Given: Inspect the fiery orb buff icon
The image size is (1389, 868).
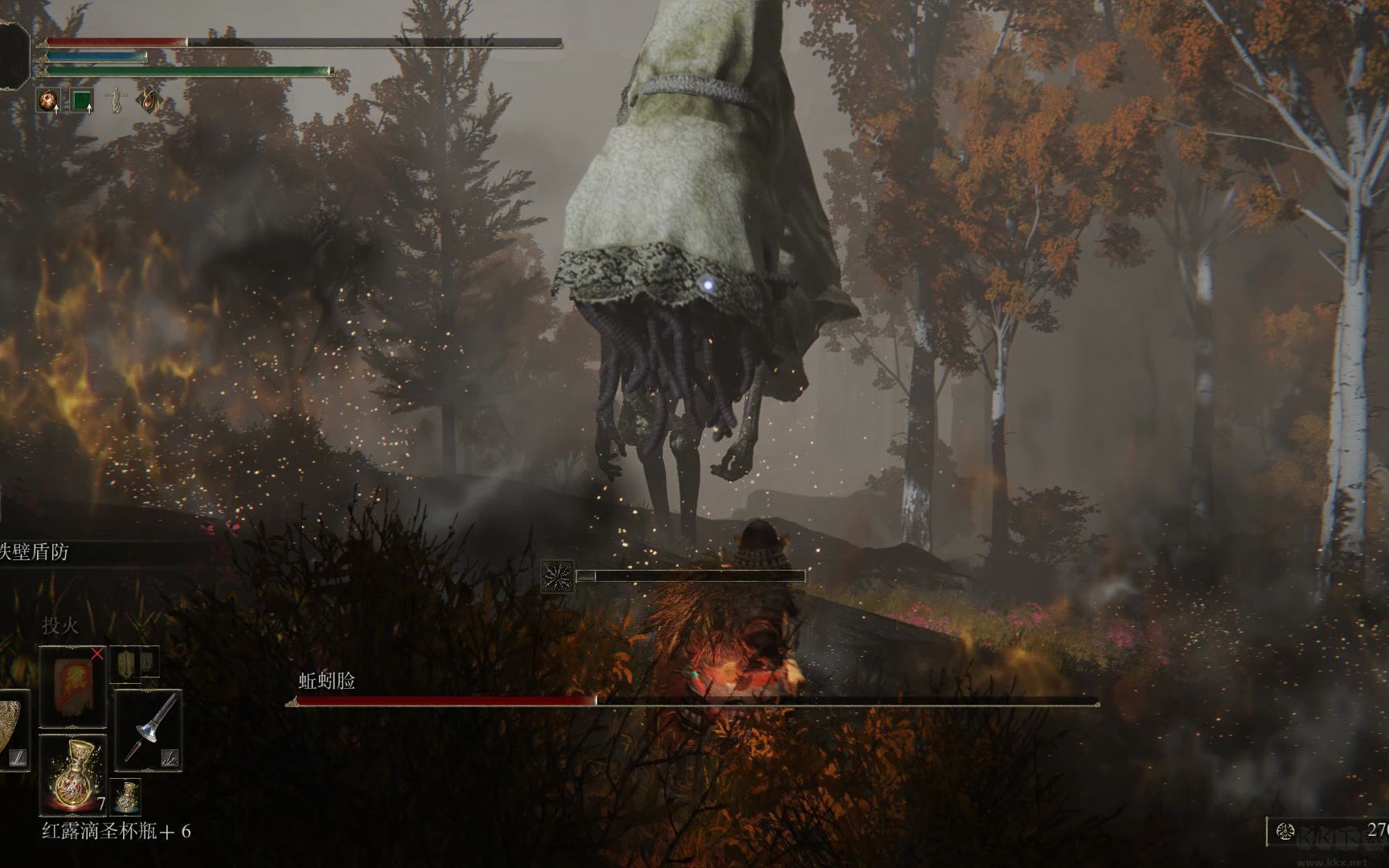Looking at the screenshot, I should point(48,101).
